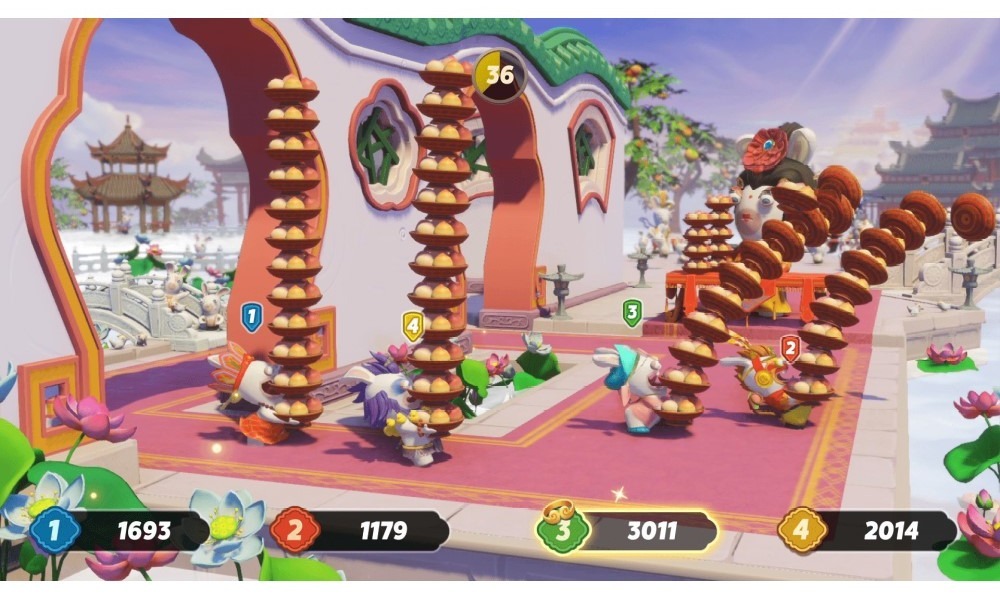Viewport: 1000px width, 600px height.
Task: Choose the green player 3 score badge
Action: coord(562,531)
